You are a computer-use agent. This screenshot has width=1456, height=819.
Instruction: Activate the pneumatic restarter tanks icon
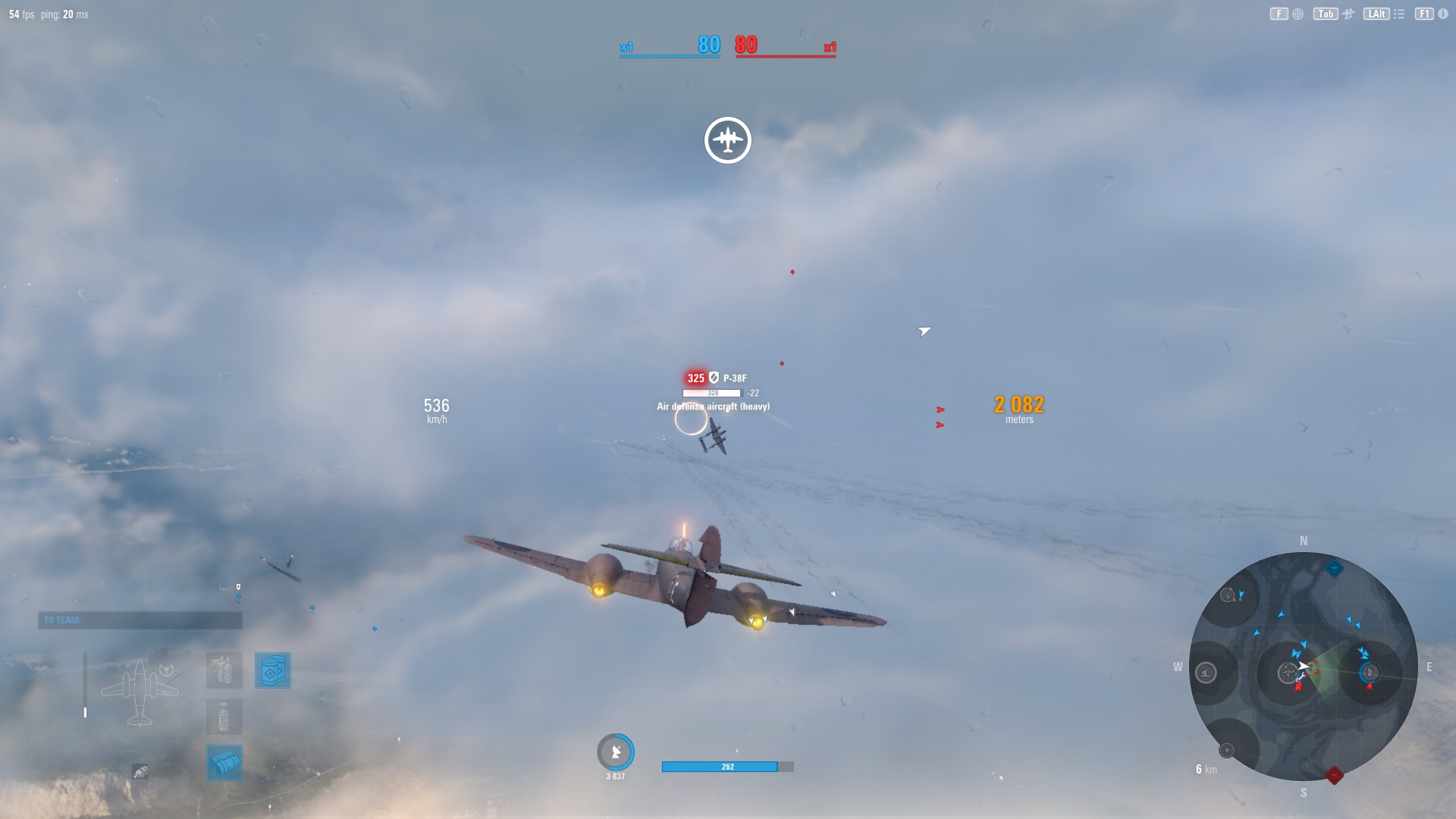click(x=224, y=670)
